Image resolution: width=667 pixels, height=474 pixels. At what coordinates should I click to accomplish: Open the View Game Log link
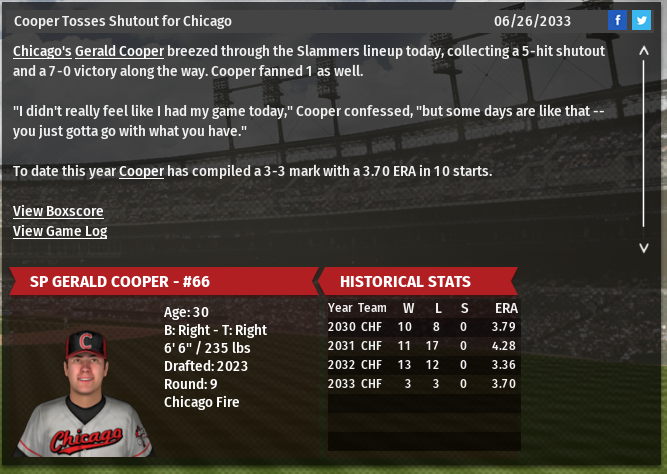point(60,231)
